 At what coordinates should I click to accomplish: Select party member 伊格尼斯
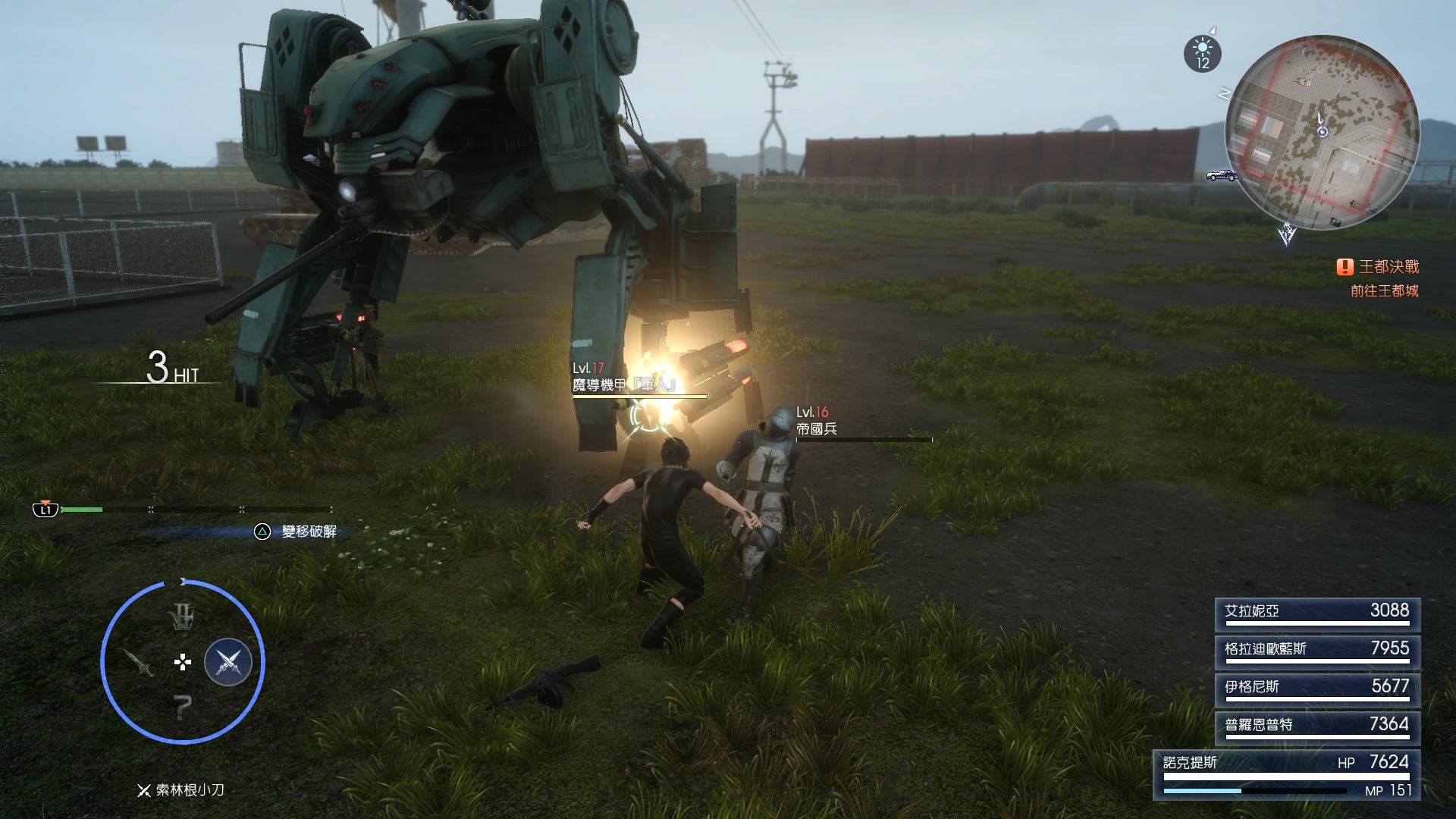(1317, 689)
